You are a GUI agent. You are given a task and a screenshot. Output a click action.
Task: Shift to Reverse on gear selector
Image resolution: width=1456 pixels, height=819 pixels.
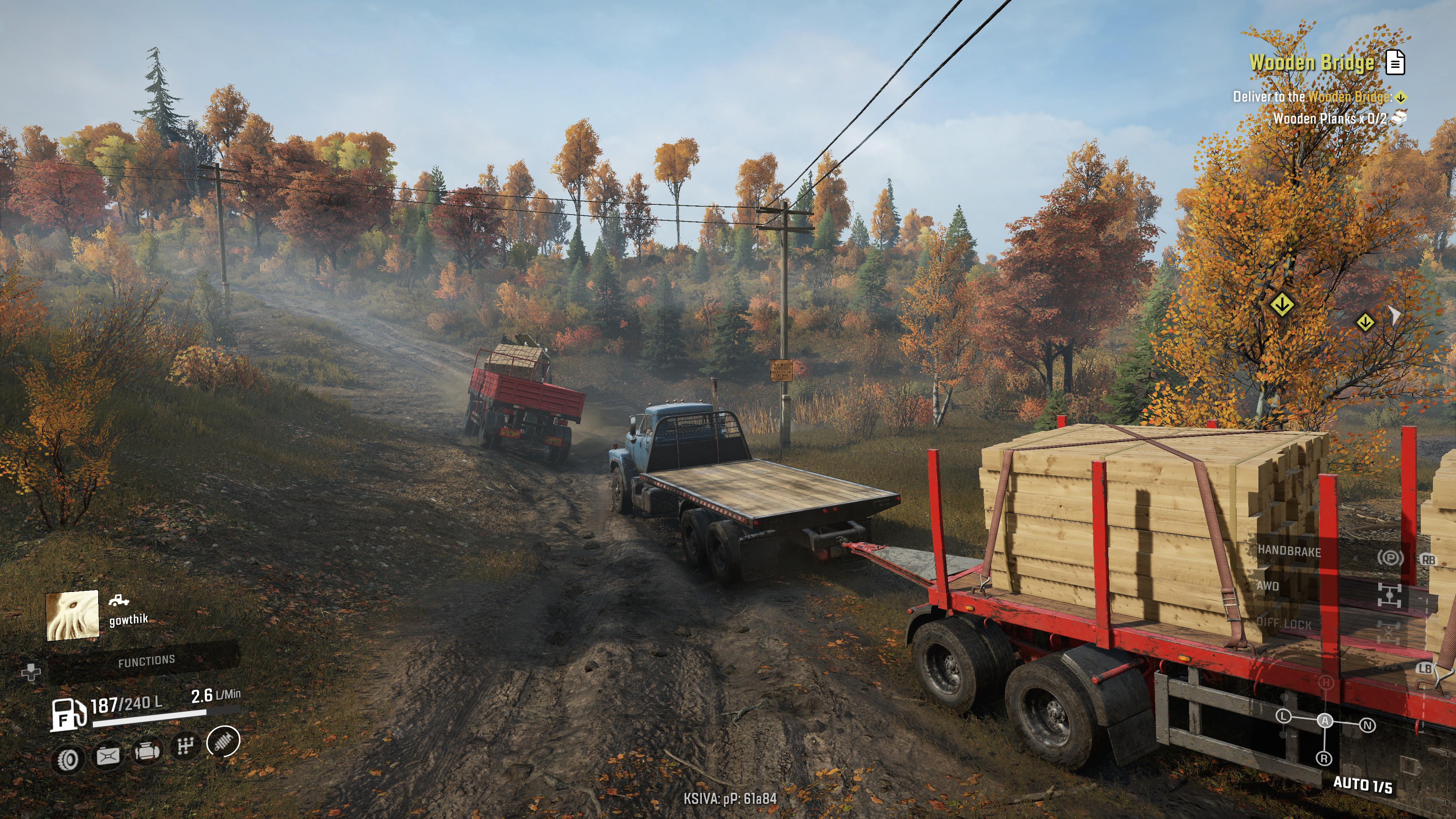[1324, 758]
